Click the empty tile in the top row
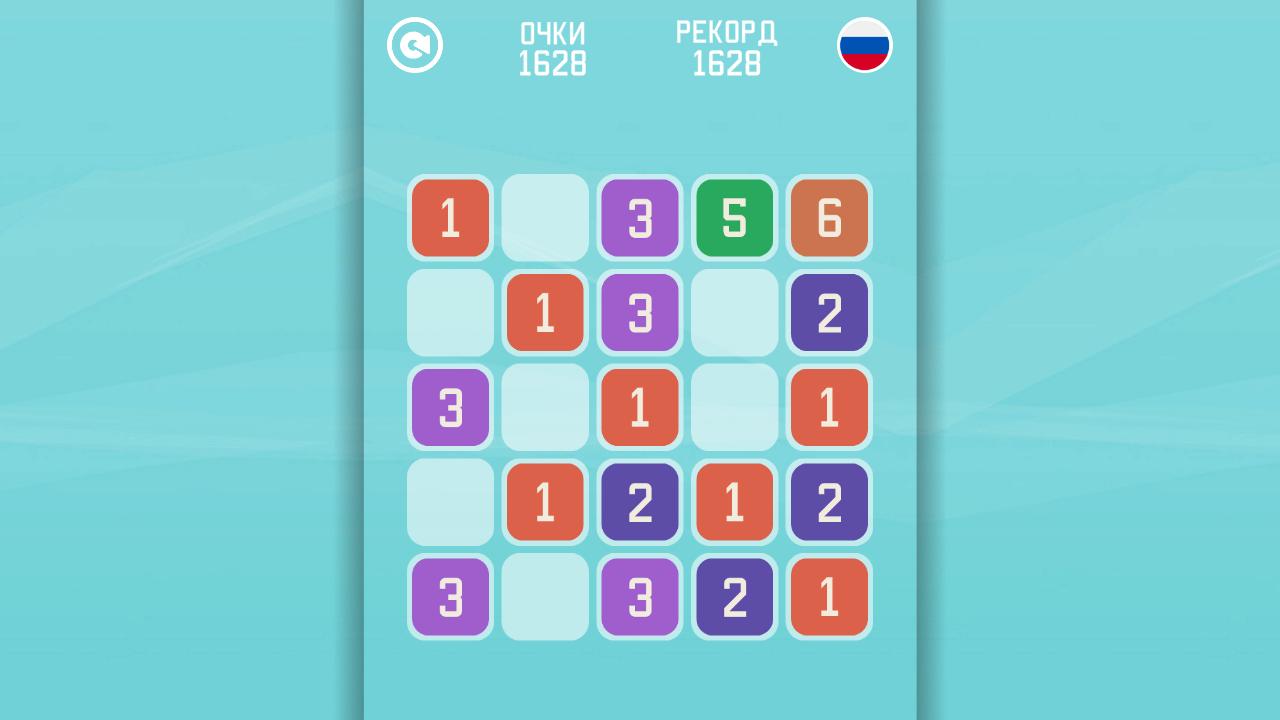 click(x=545, y=218)
